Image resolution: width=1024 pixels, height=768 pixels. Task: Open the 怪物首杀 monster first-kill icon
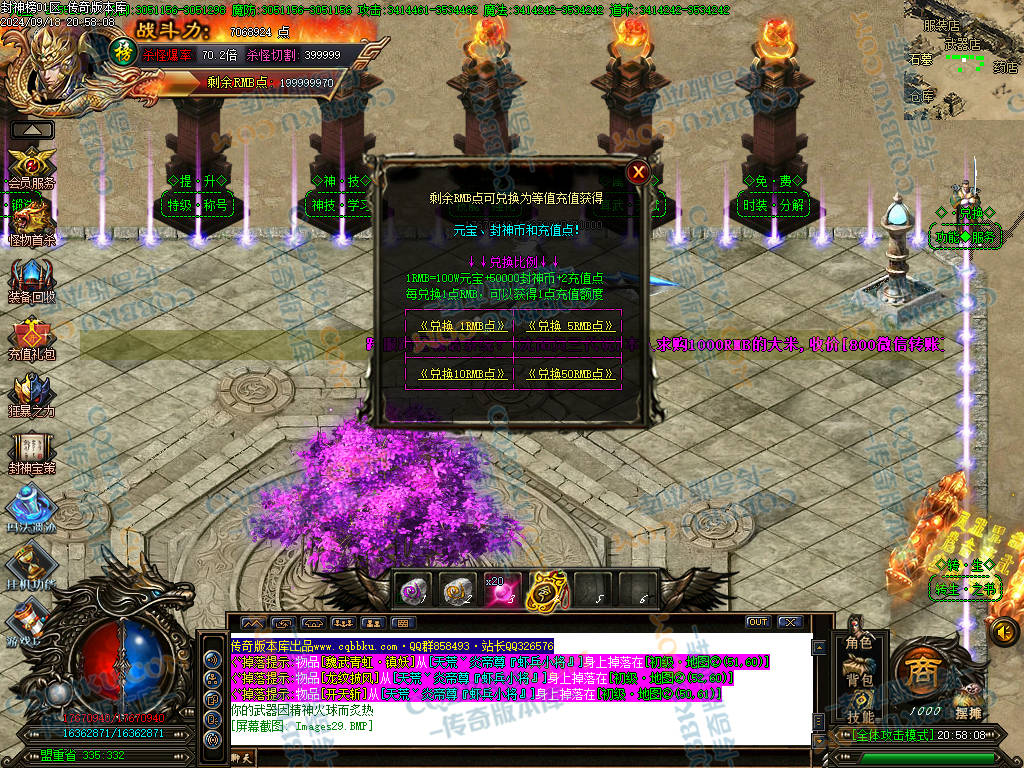click(29, 218)
